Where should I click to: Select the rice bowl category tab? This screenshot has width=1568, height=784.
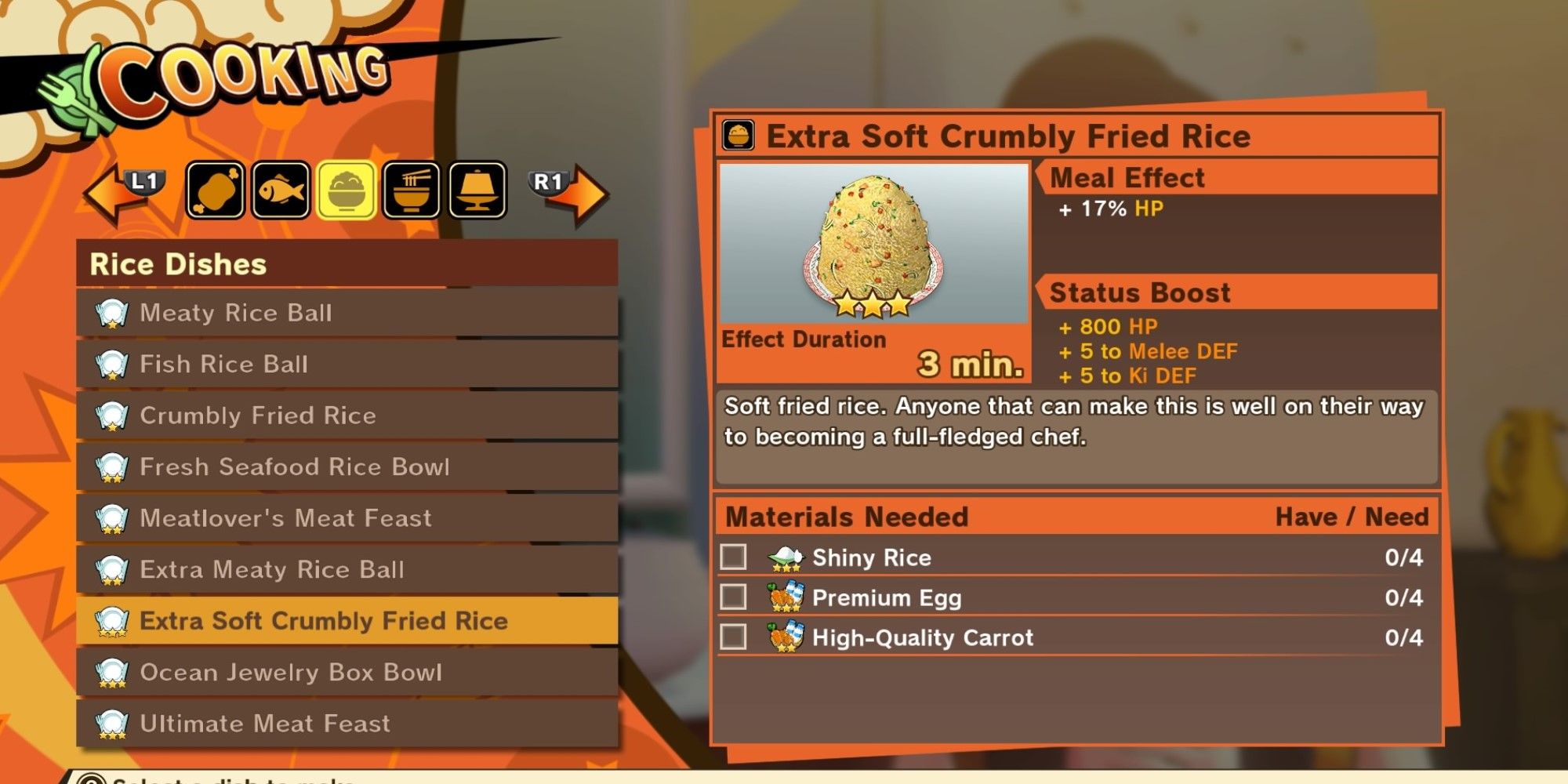[347, 191]
